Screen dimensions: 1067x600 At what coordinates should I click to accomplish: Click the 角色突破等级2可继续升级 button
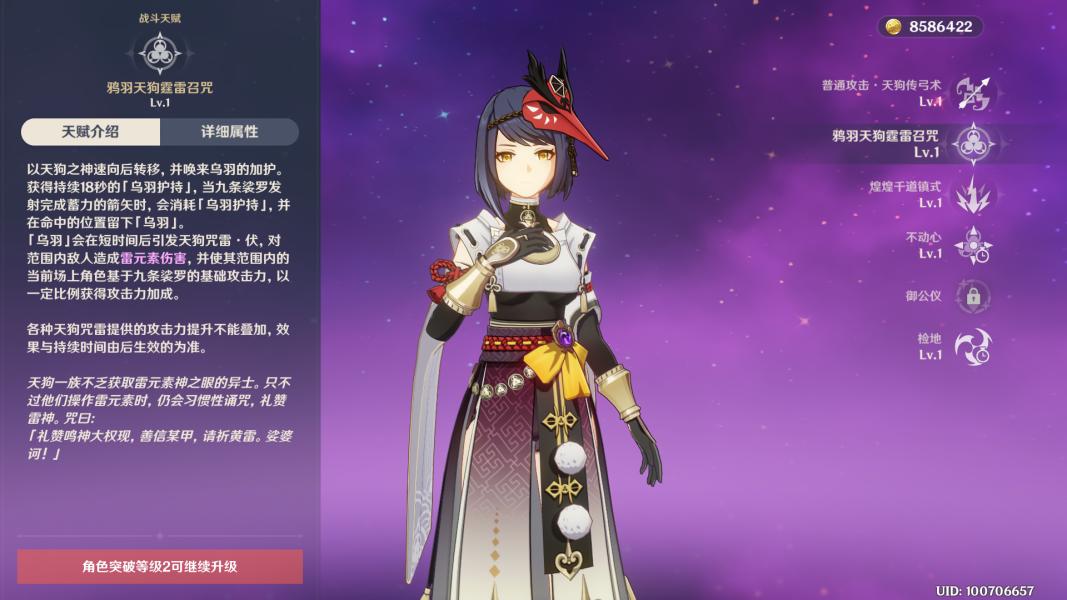tap(160, 566)
